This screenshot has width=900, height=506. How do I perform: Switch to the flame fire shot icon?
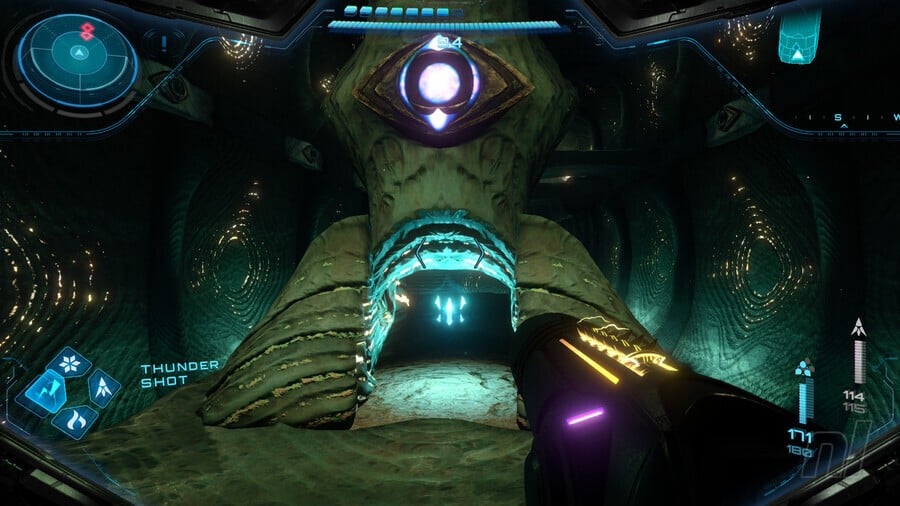coord(73,421)
